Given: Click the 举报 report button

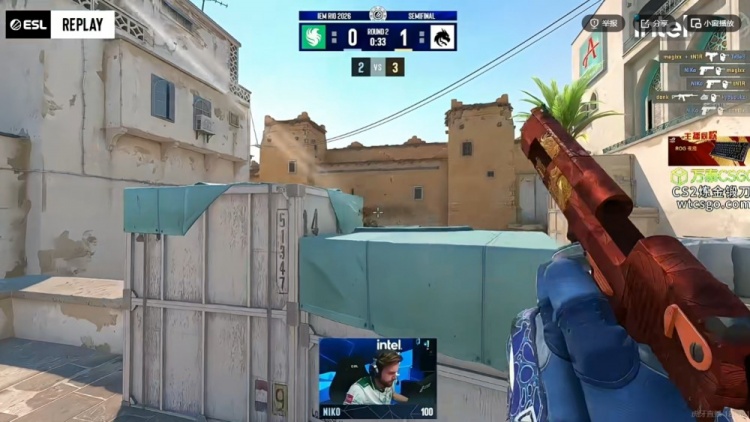Looking at the screenshot, I should tap(604, 22).
